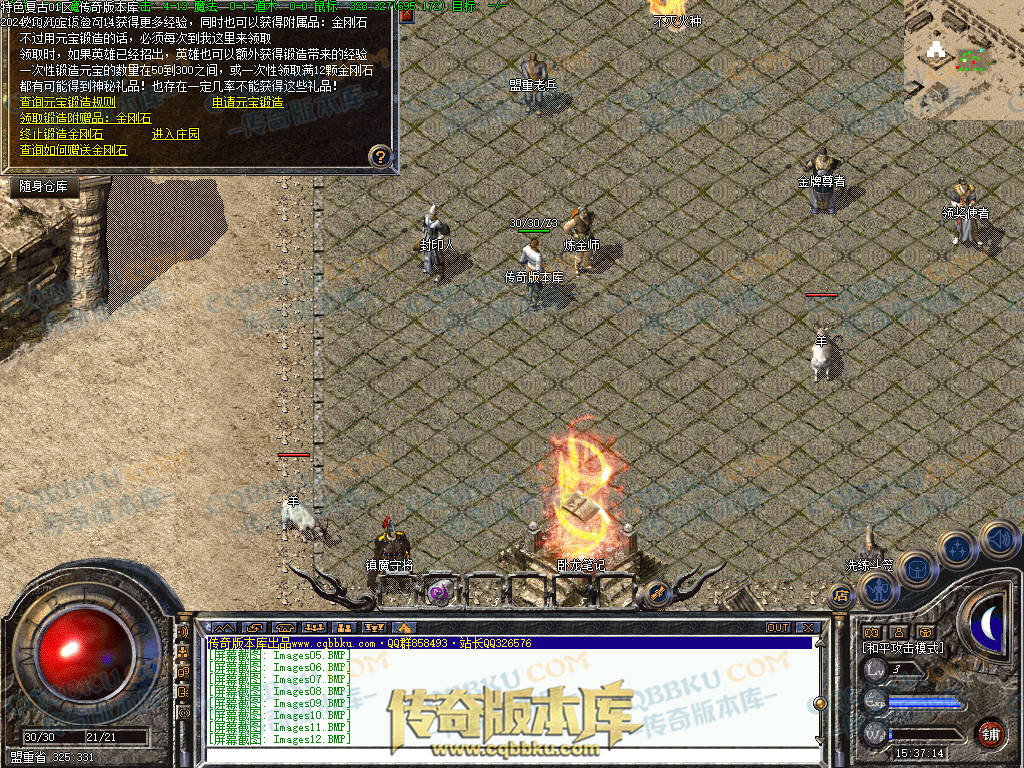Open the 查询元宝锻造规则 dialogue link

pos(68,102)
